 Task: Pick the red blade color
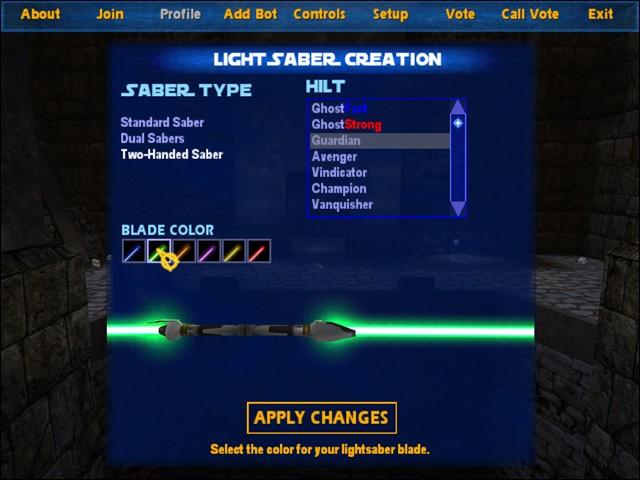(259, 252)
